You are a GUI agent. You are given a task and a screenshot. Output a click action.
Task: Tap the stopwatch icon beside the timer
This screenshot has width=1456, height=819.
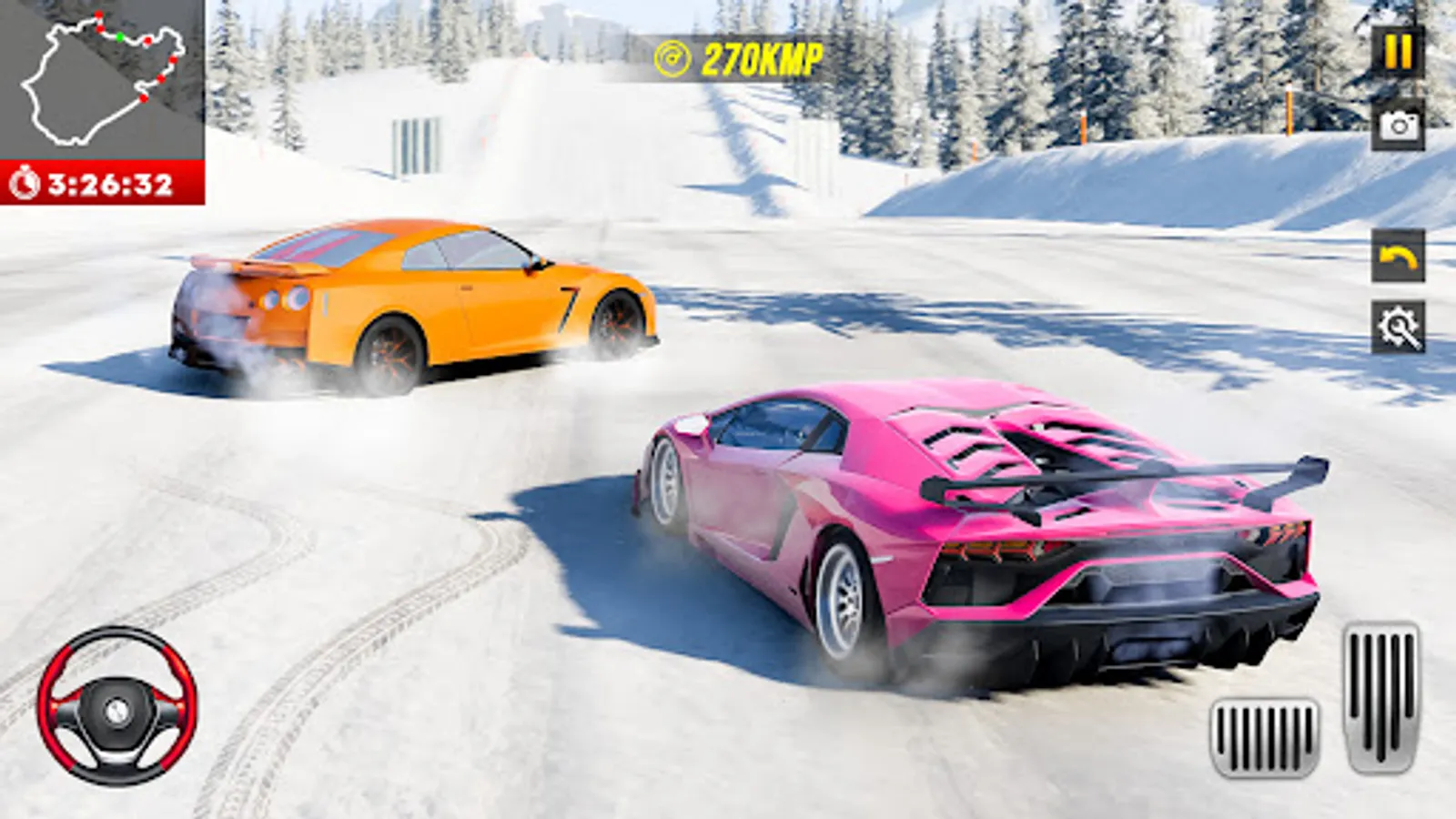25,182
